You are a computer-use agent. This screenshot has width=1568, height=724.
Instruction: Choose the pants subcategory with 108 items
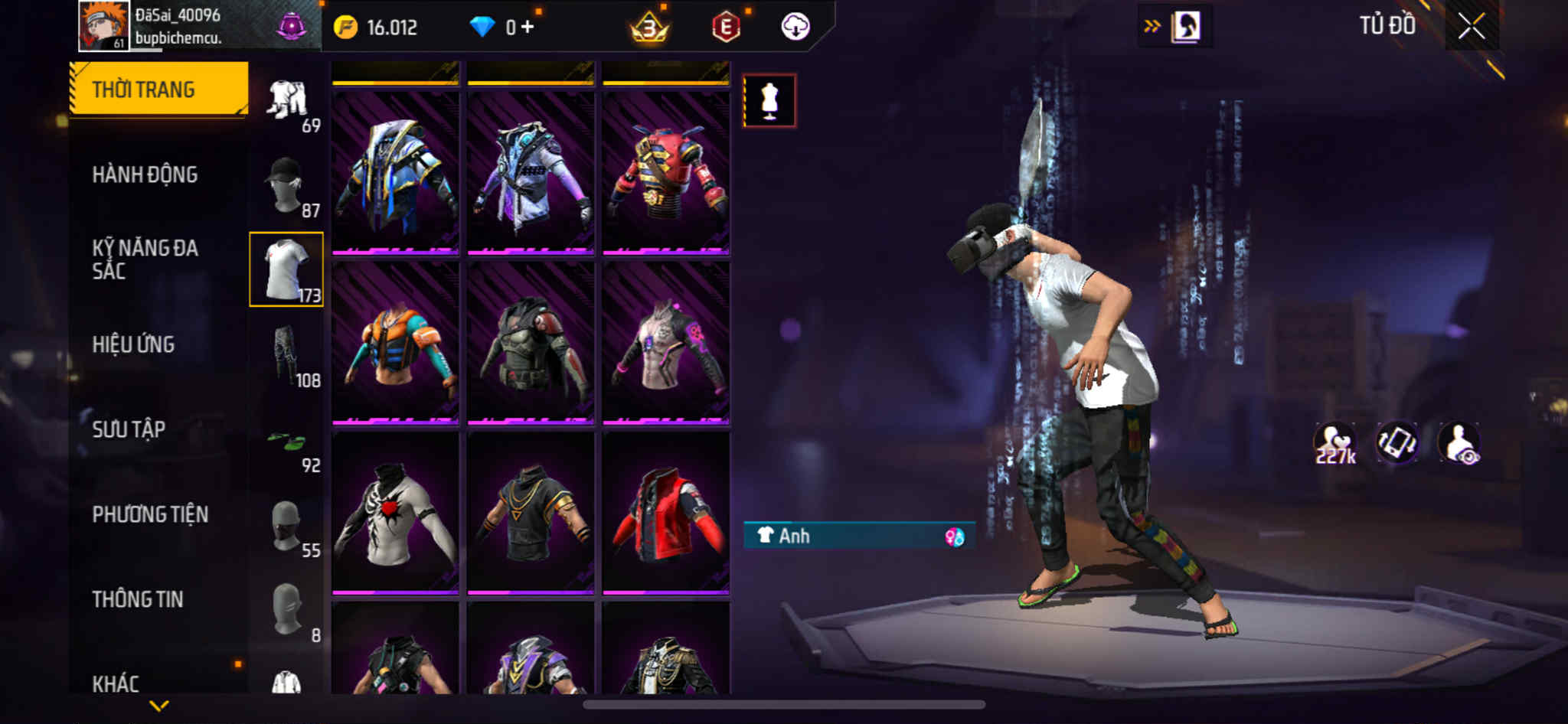tap(286, 354)
